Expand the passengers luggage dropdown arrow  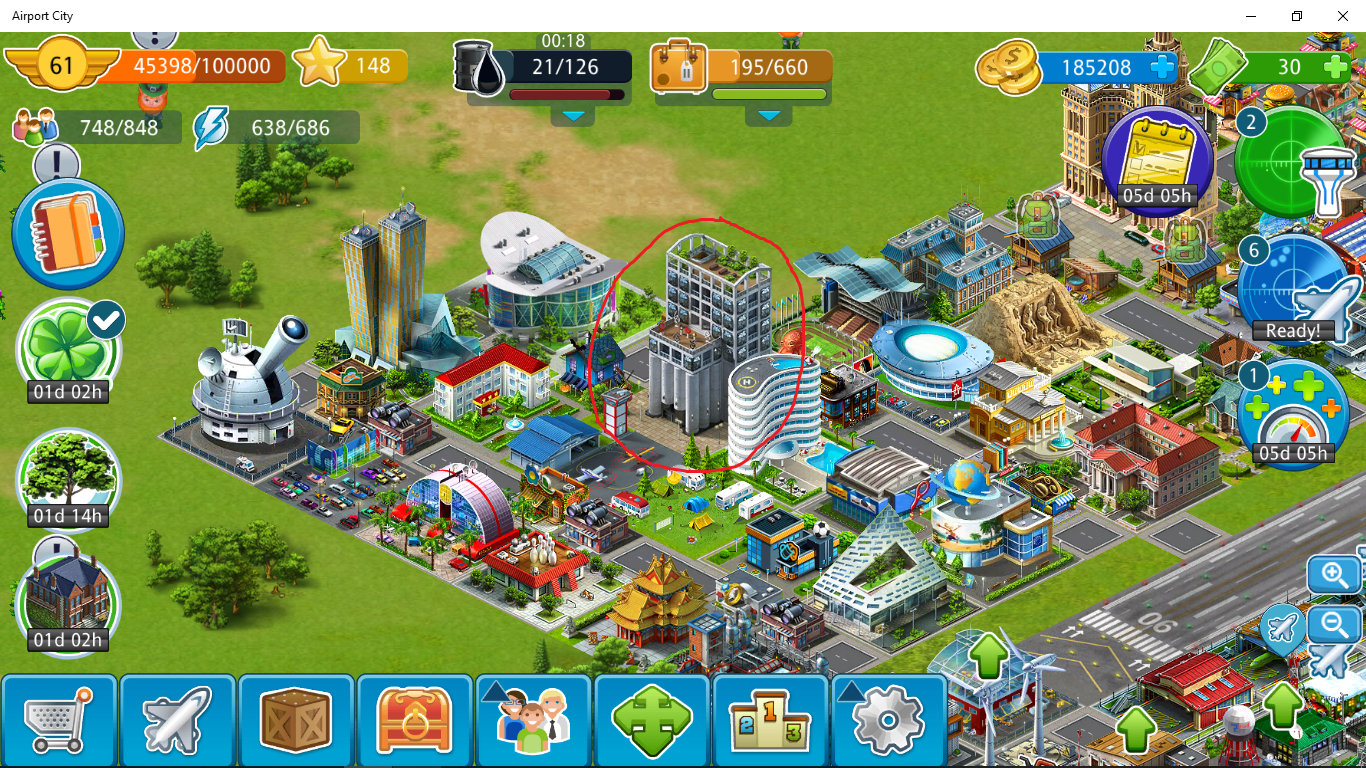click(x=768, y=116)
